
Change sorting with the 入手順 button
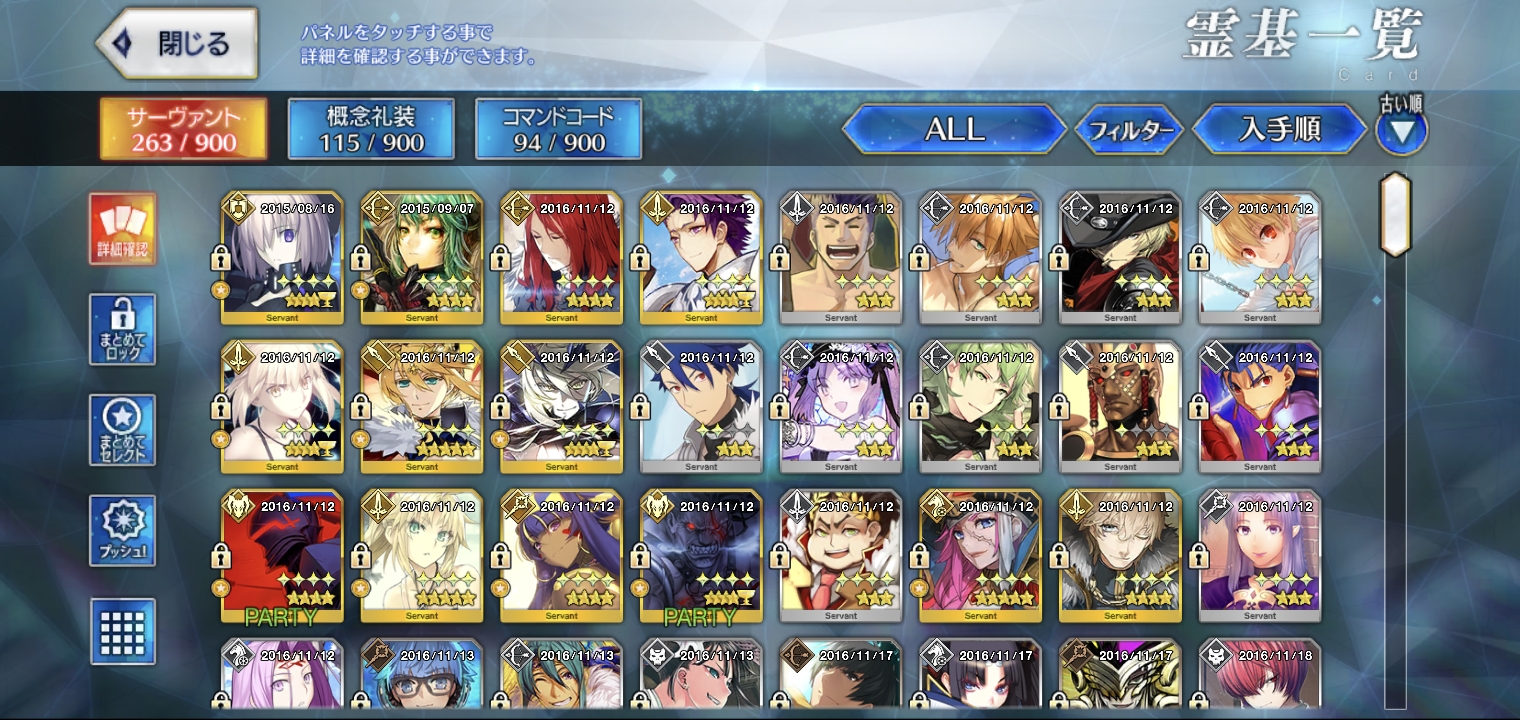pos(1280,129)
